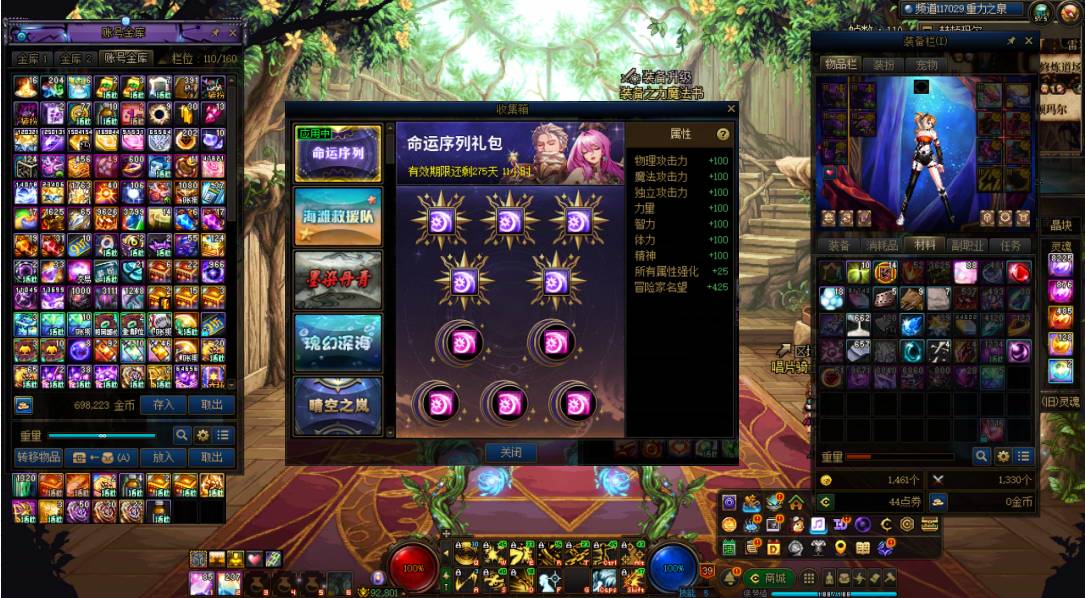
Task: Open the 任务 quest items tab
Action: click(1011, 245)
